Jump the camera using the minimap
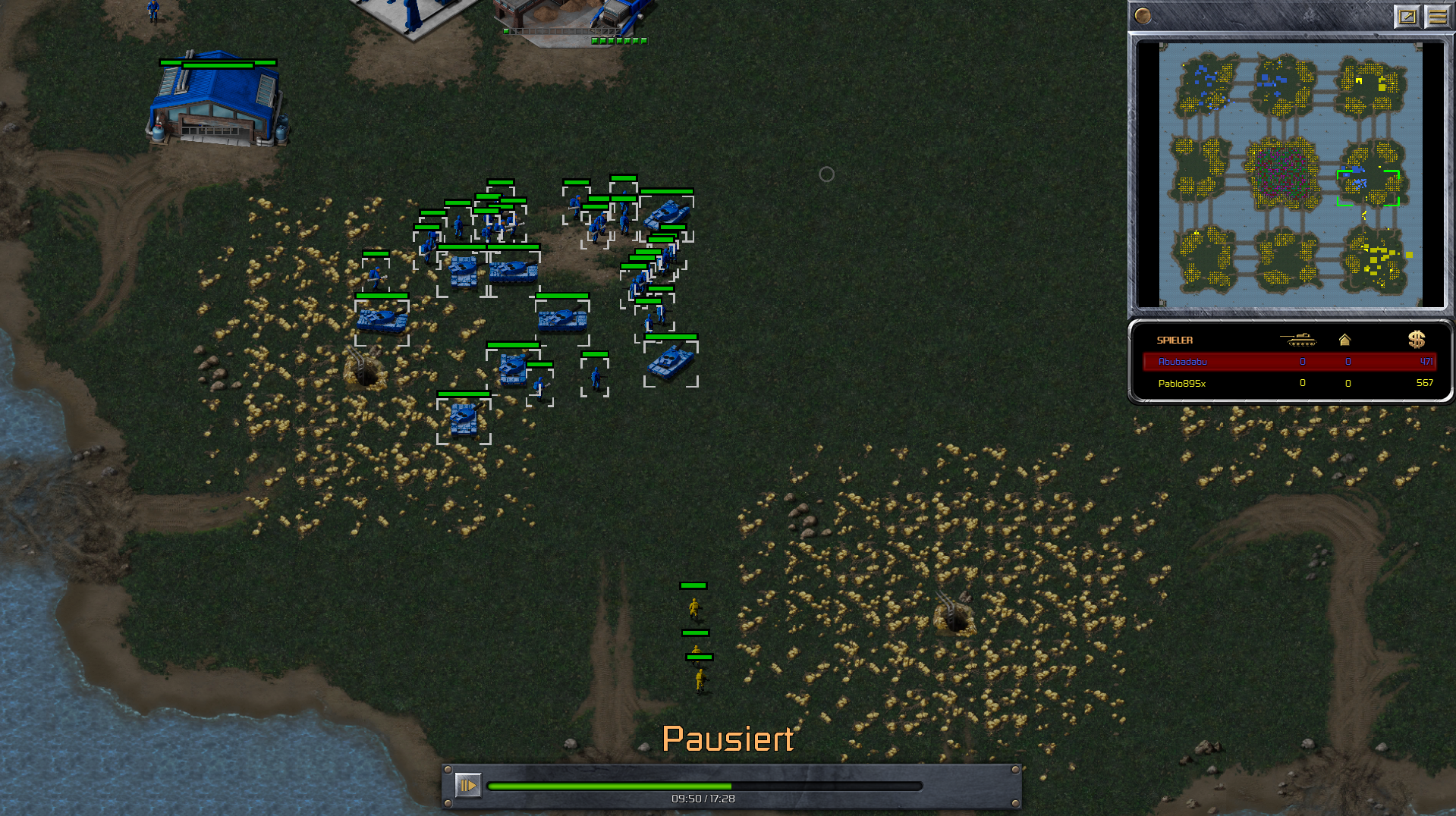The image size is (1456, 816). 1290,174
